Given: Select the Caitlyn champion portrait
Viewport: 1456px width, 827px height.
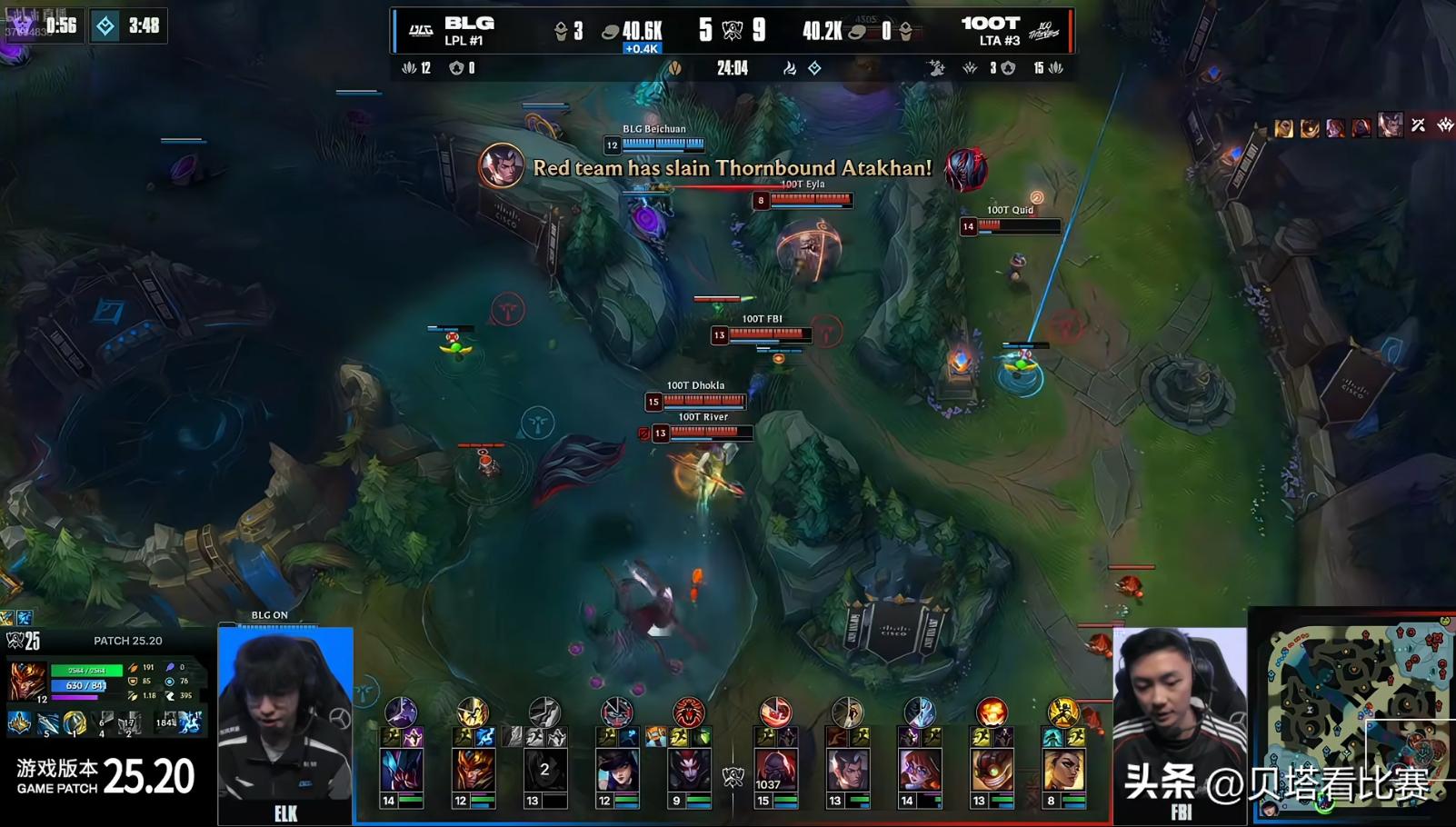Looking at the screenshot, I should (617, 770).
